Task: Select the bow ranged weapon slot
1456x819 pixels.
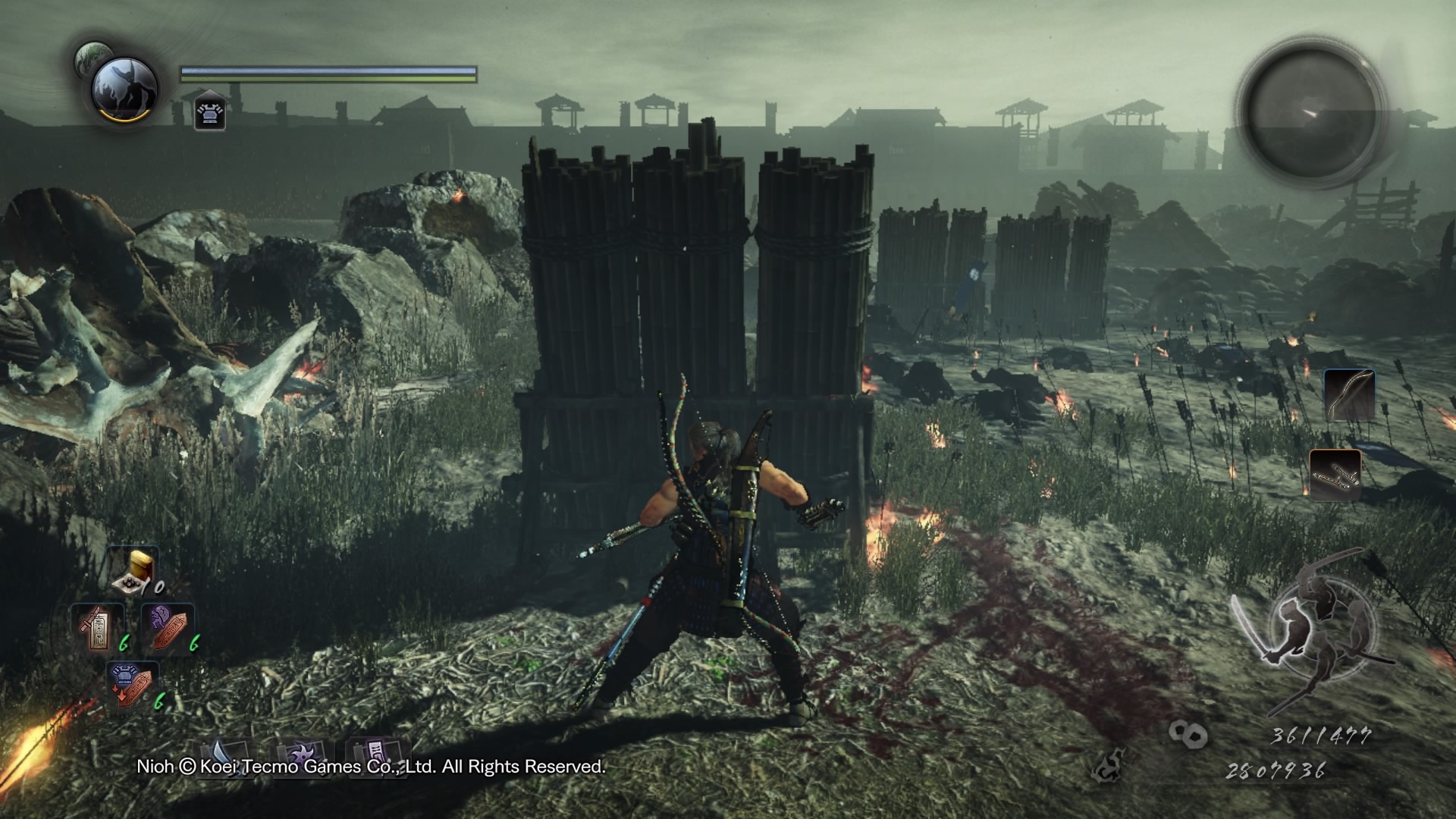Action: coord(1349,394)
